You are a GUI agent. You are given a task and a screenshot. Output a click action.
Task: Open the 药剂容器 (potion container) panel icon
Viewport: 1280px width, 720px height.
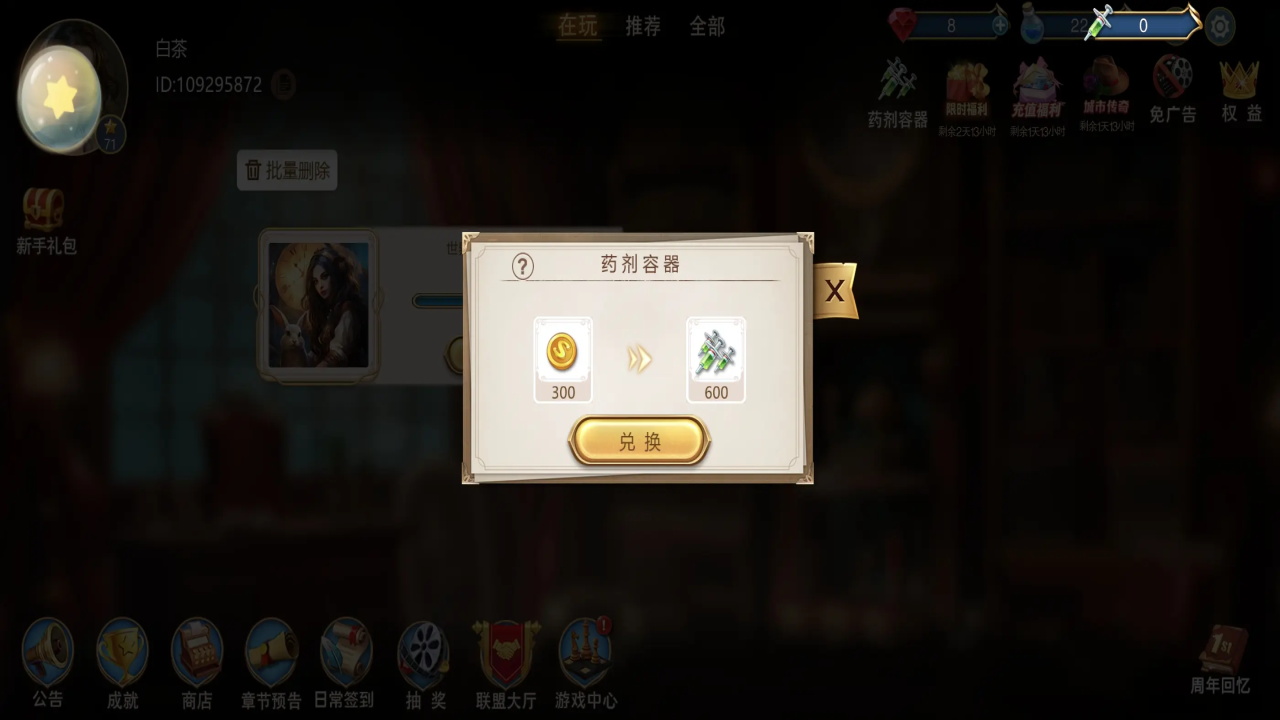897,90
